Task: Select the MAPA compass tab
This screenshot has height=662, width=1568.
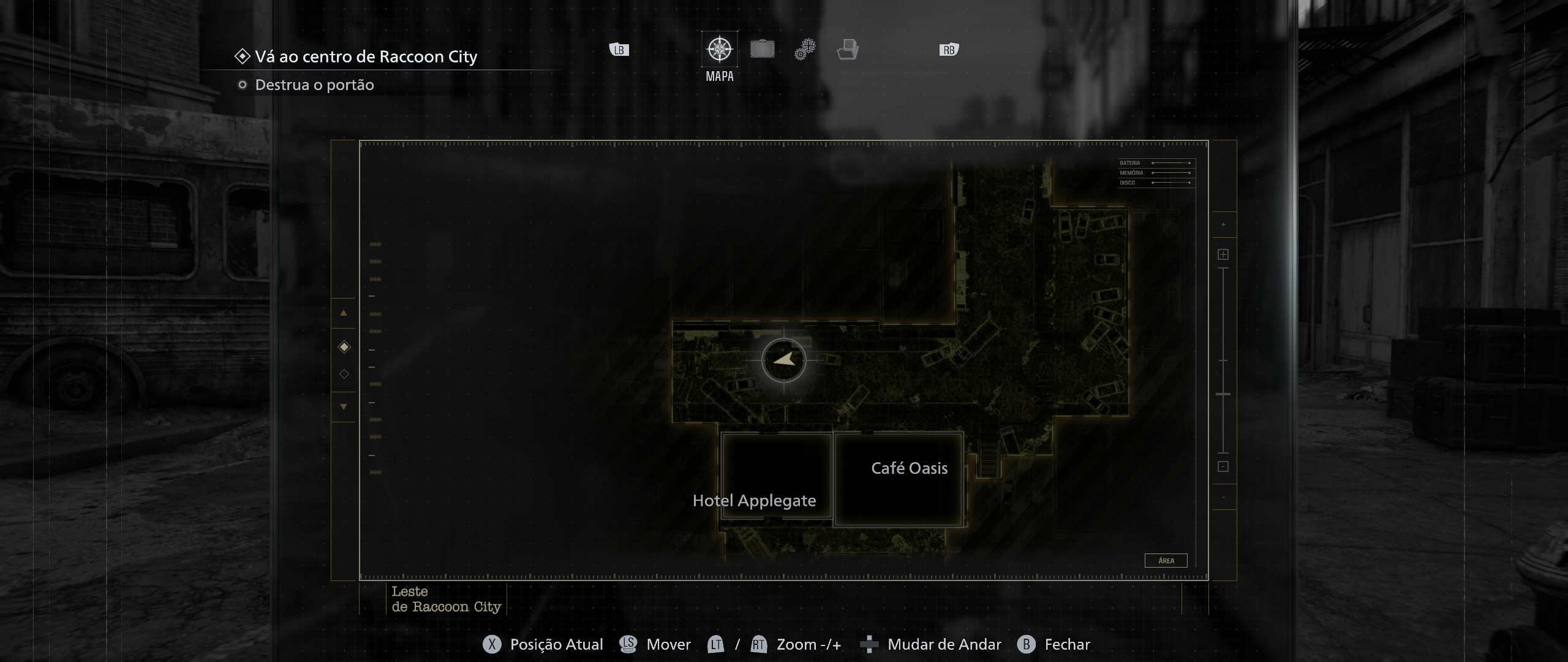Action: pyautogui.click(x=719, y=49)
